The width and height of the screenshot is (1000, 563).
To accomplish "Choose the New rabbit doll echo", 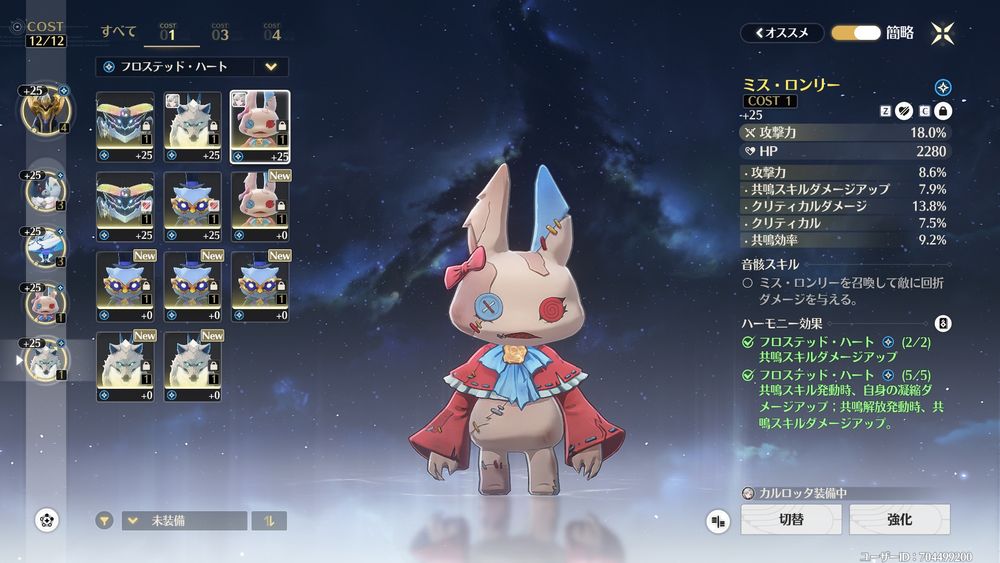I will 260,206.
